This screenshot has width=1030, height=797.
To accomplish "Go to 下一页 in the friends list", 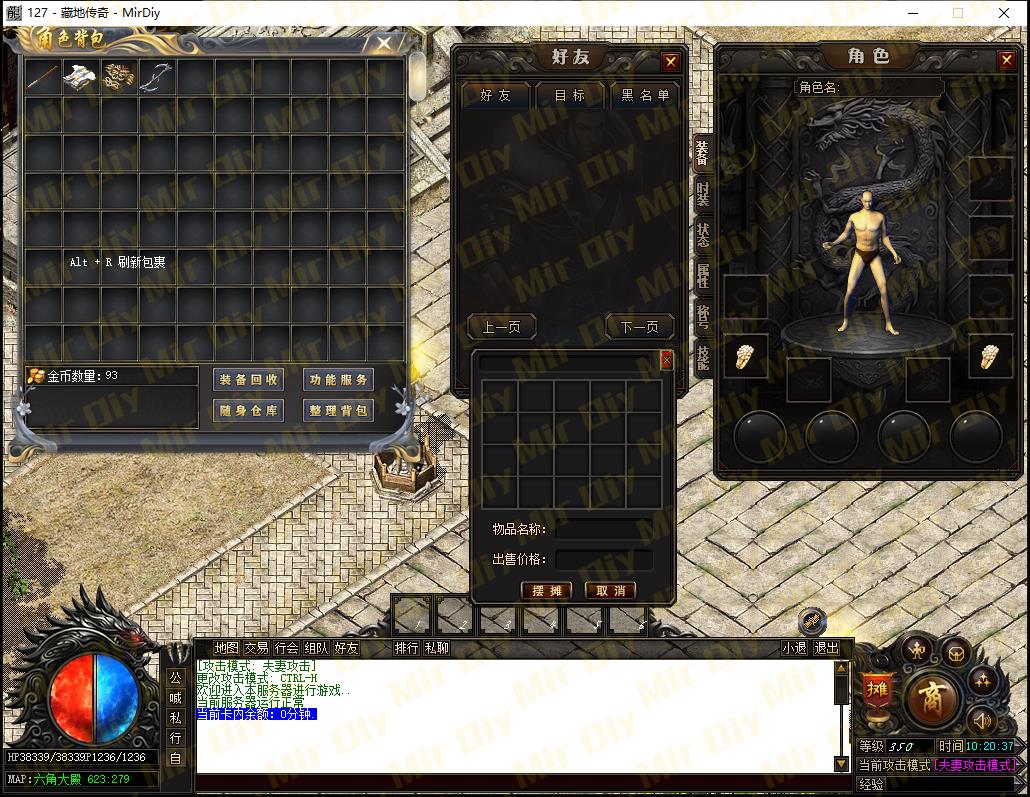I will pos(639,327).
